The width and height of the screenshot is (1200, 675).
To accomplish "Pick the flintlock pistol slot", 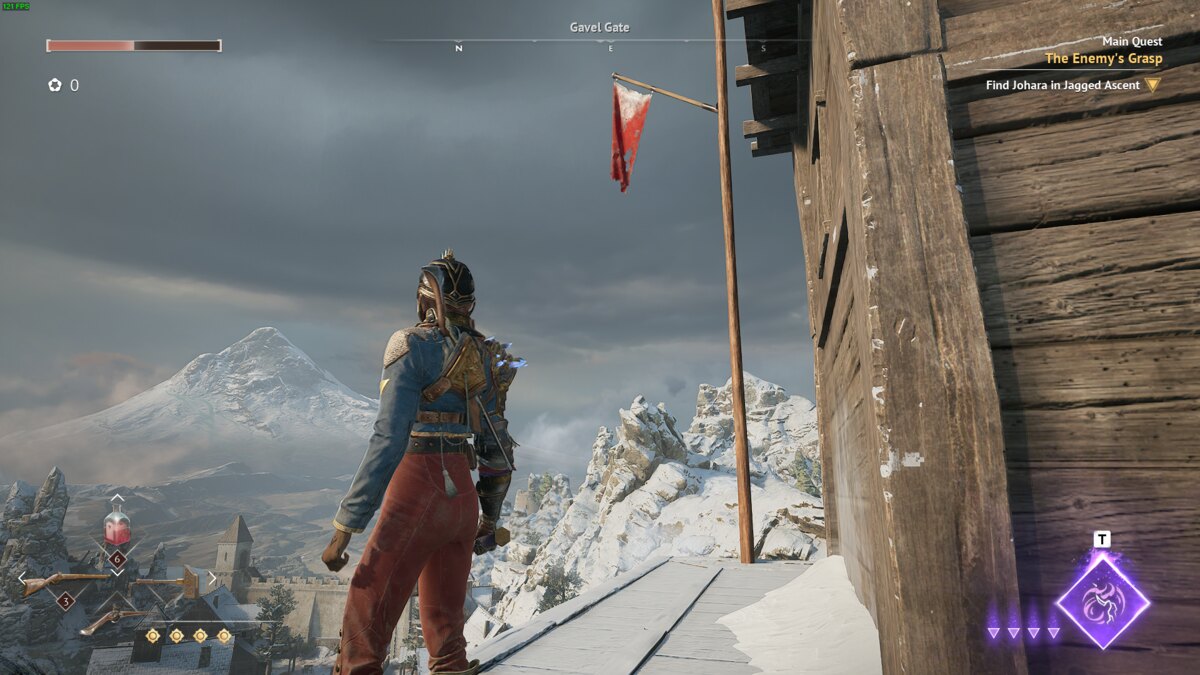I will (x=115, y=619).
